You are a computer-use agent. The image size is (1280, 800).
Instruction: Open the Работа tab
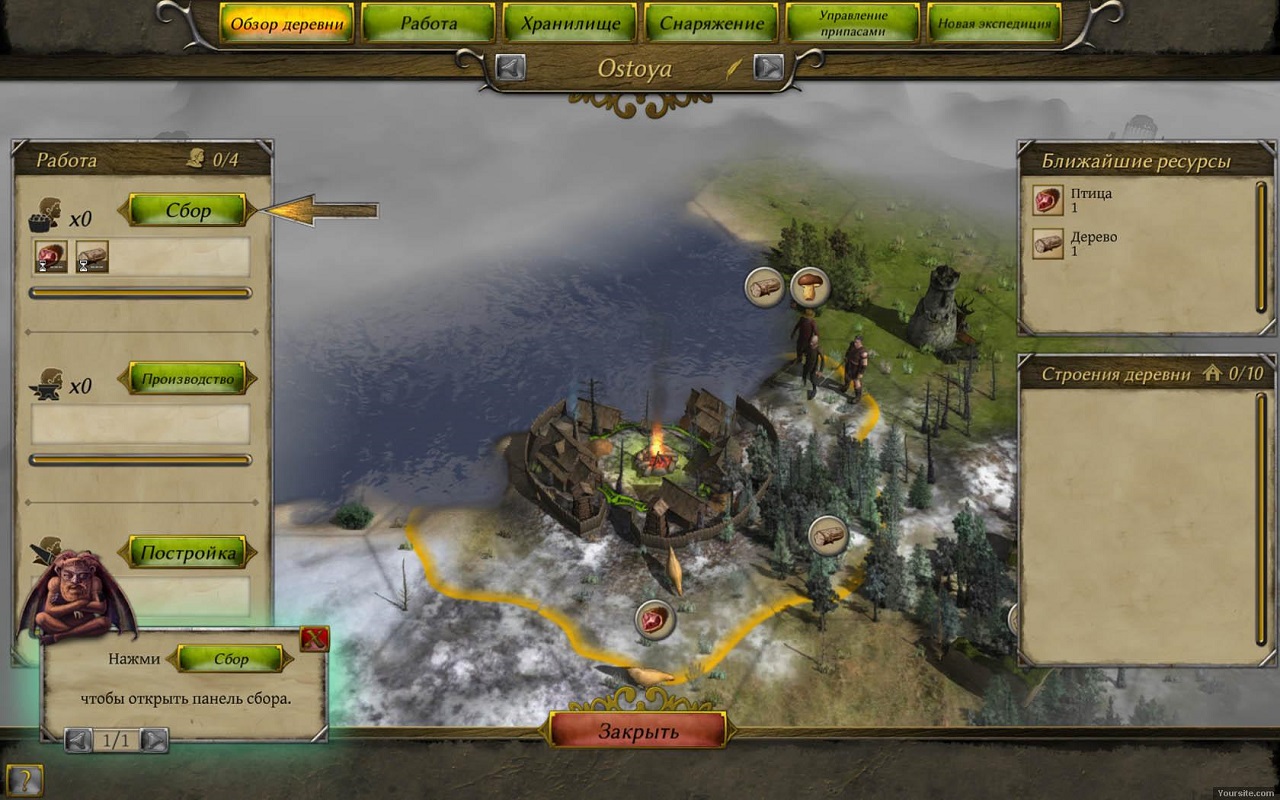click(428, 23)
